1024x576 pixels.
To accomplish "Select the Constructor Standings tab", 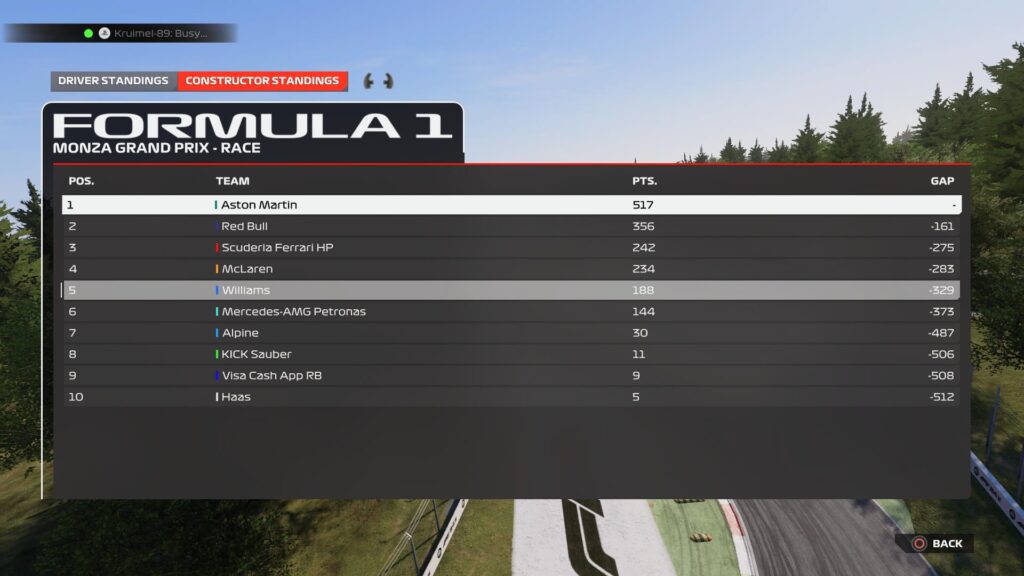I will click(x=262, y=81).
